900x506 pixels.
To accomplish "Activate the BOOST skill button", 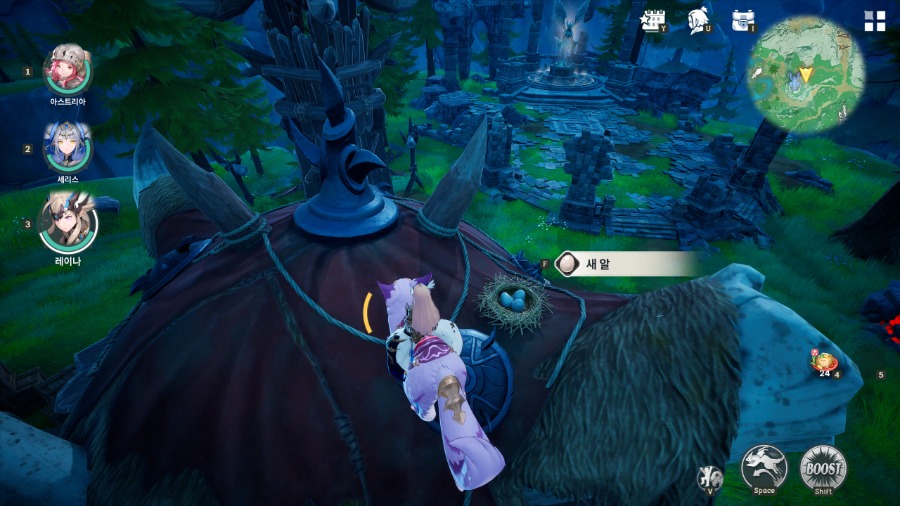I will [x=823, y=467].
